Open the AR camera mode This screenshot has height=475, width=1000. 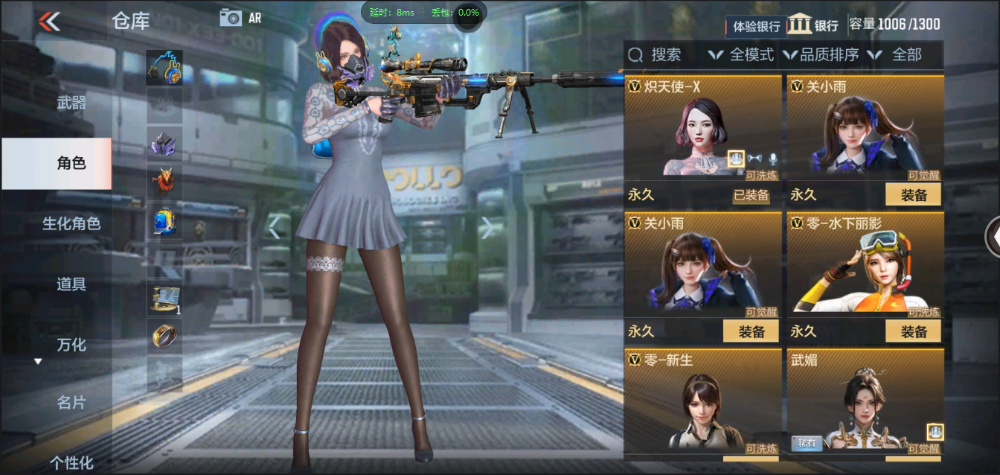(x=239, y=17)
